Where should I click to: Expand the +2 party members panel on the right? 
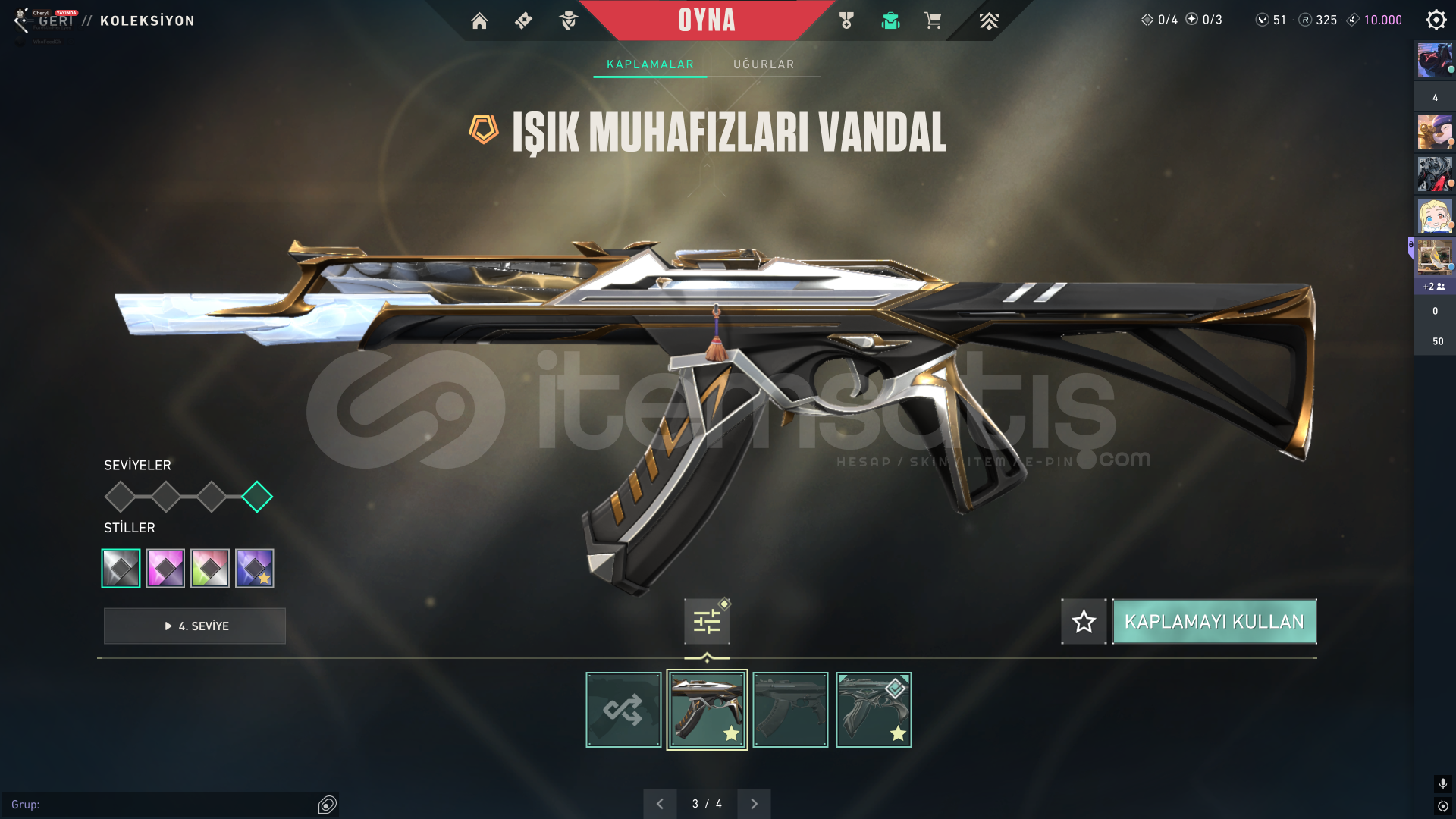(1434, 287)
